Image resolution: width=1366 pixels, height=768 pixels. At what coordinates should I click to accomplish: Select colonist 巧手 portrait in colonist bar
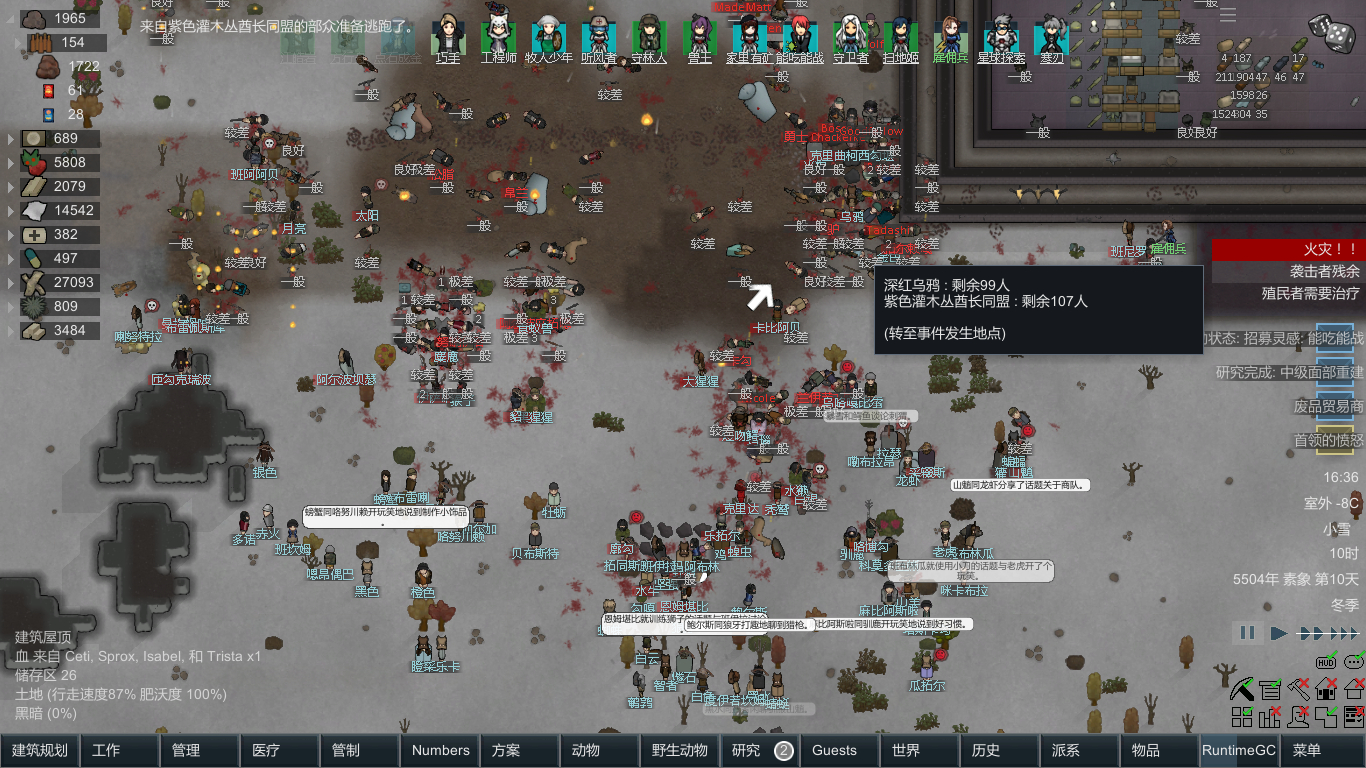point(448,38)
